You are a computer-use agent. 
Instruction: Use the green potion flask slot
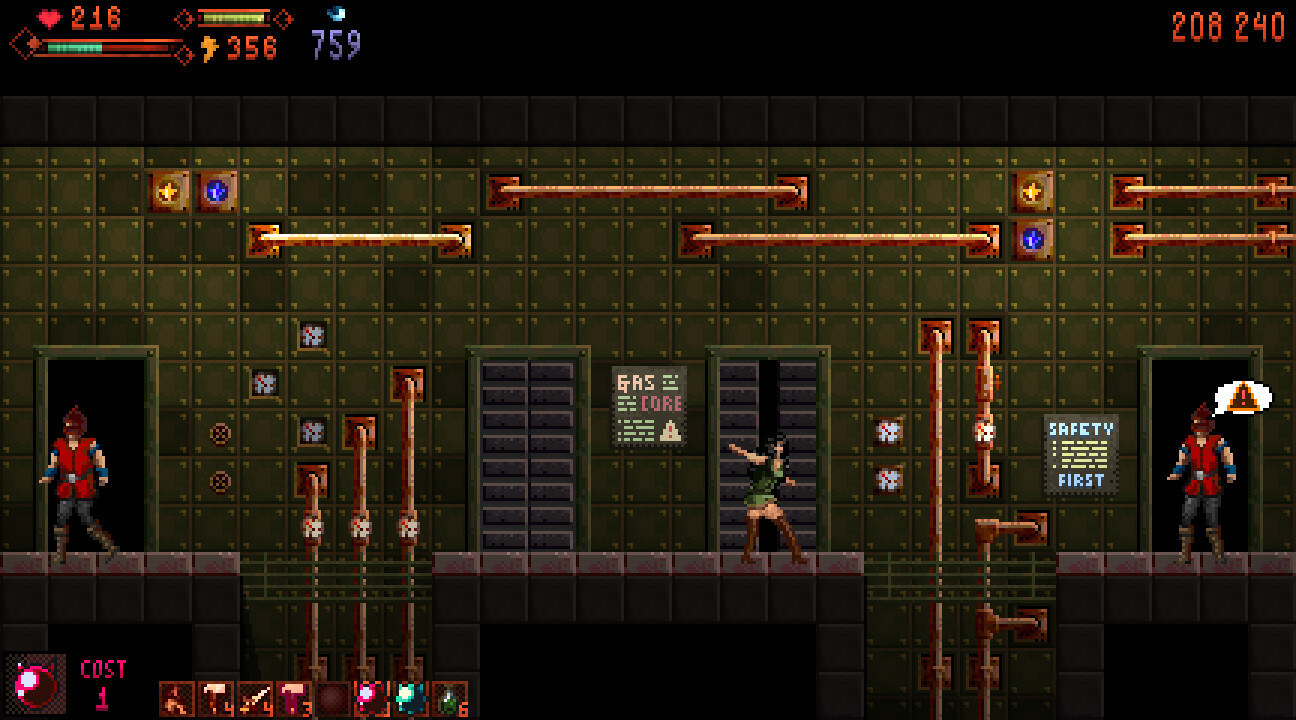[x=449, y=699]
